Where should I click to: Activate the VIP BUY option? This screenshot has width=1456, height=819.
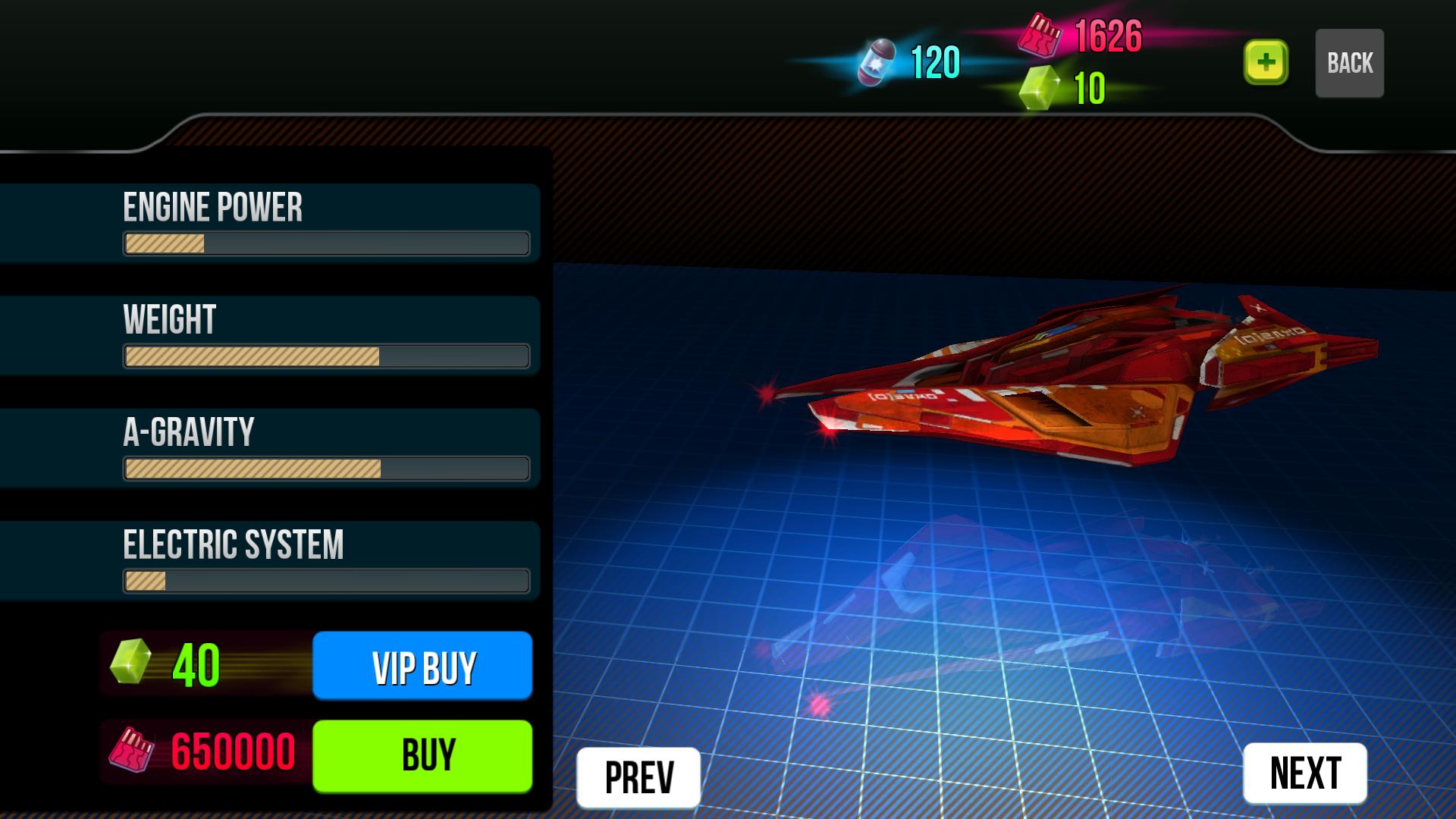click(x=422, y=666)
